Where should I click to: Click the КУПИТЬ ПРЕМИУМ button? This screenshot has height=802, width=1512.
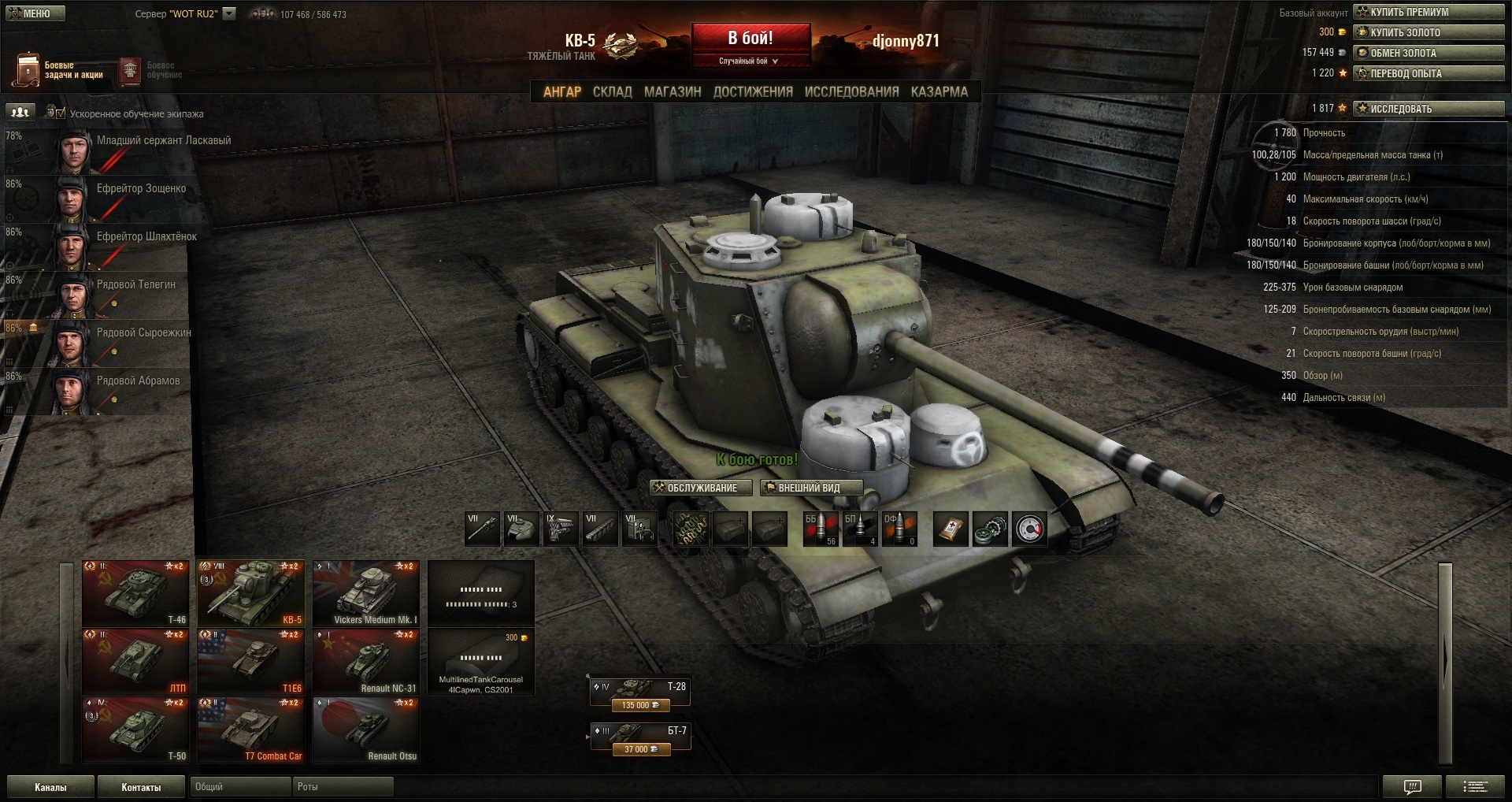click(1429, 12)
